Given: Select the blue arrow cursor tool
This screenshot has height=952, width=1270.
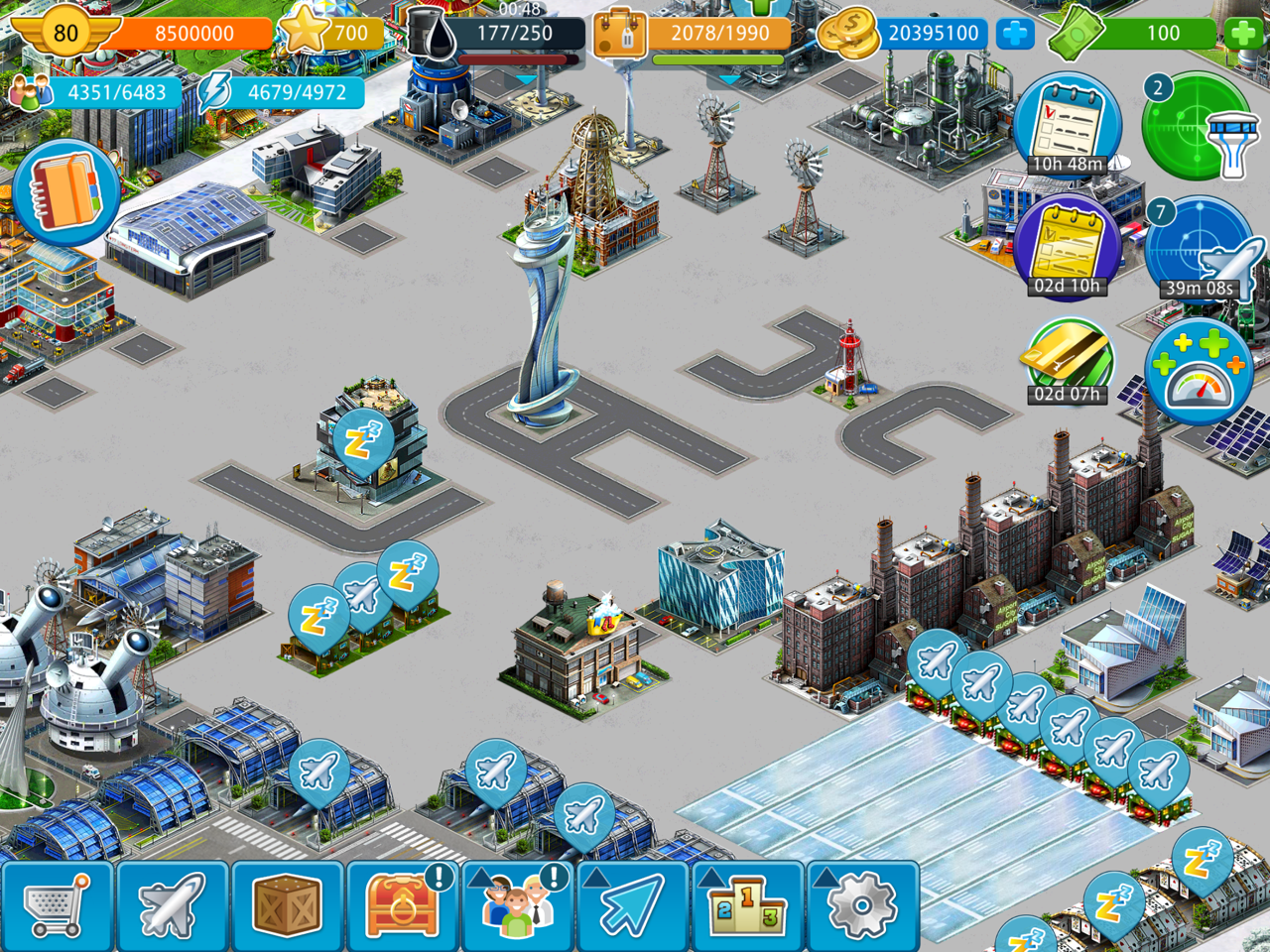Looking at the screenshot, I should [632, 906].
